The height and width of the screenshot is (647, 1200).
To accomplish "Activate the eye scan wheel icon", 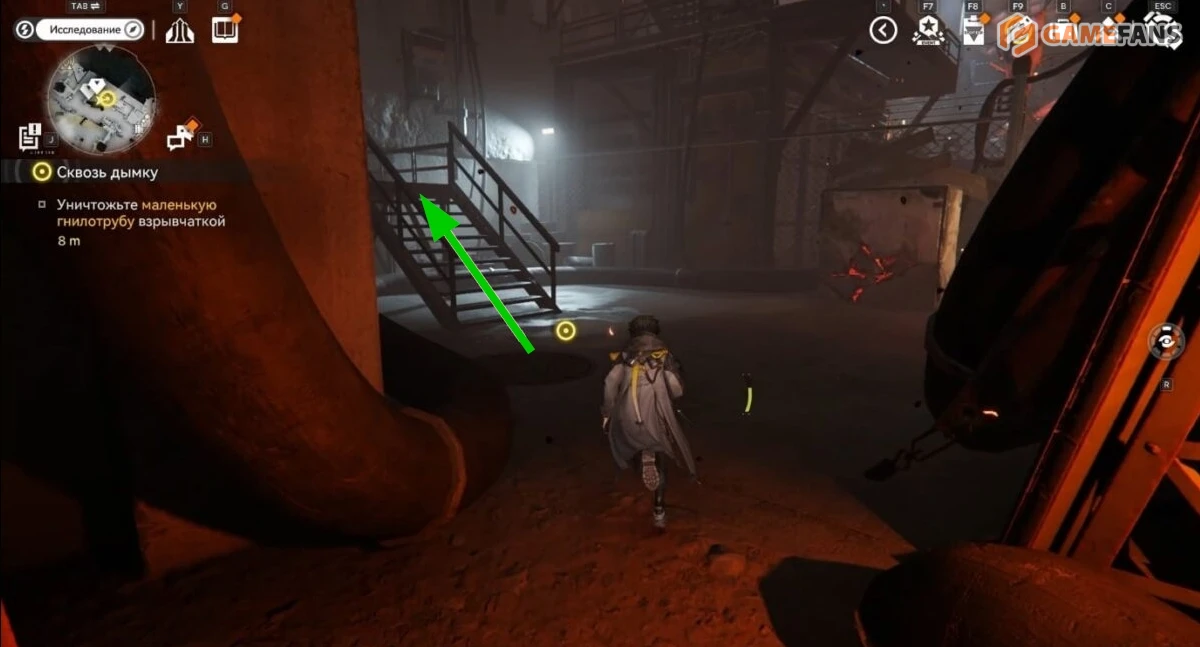I will click(1166, 342).
